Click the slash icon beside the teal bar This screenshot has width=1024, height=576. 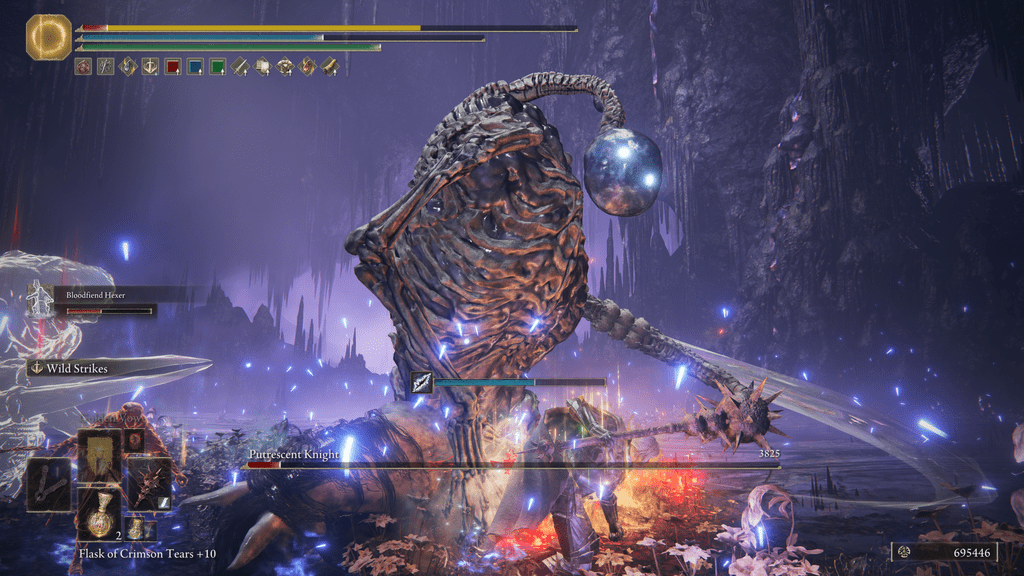[422, 382]
